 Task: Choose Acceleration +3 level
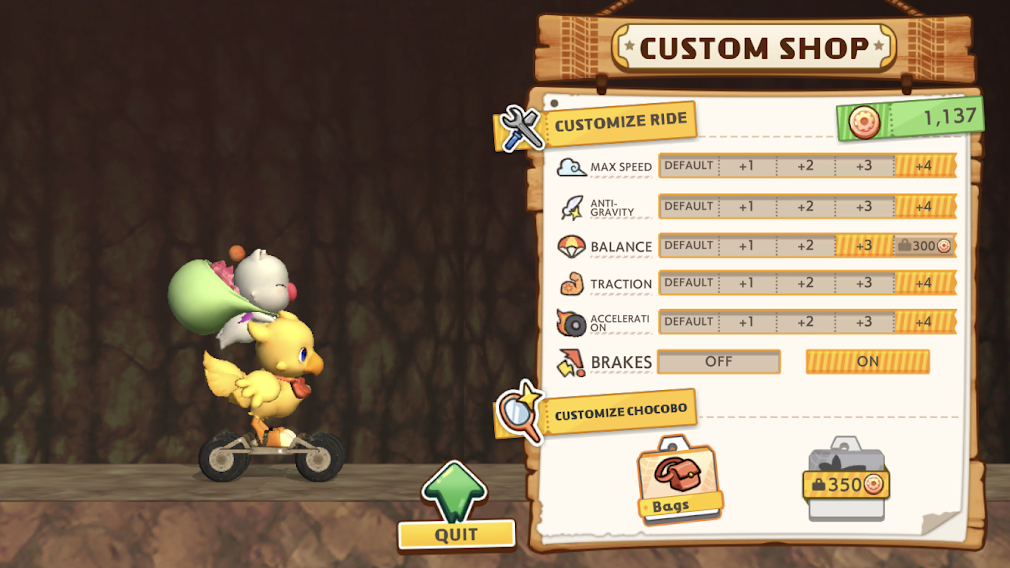point(864,322)
